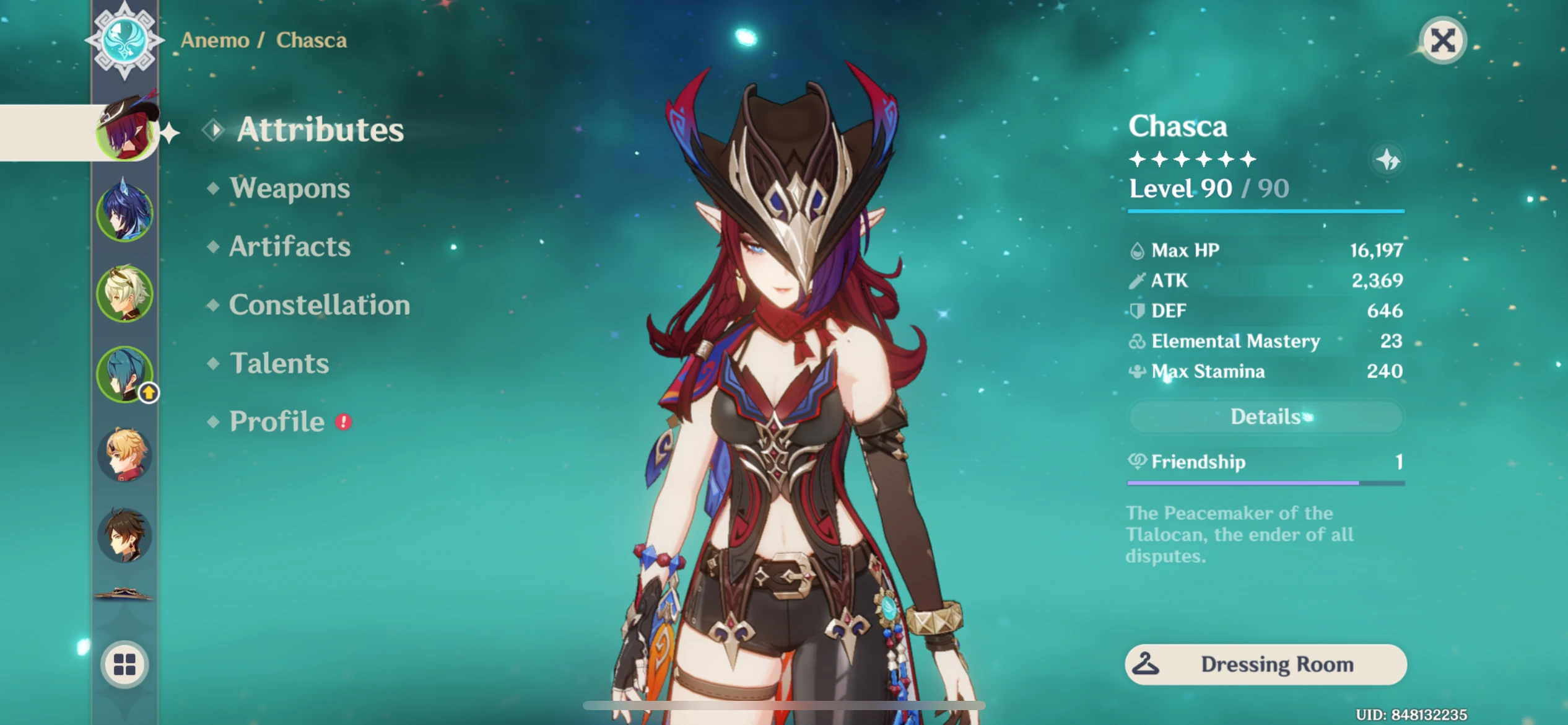Screen dimensions: 1568x725
Task: Switch to the Talents tab
Action: pos(278,364)
